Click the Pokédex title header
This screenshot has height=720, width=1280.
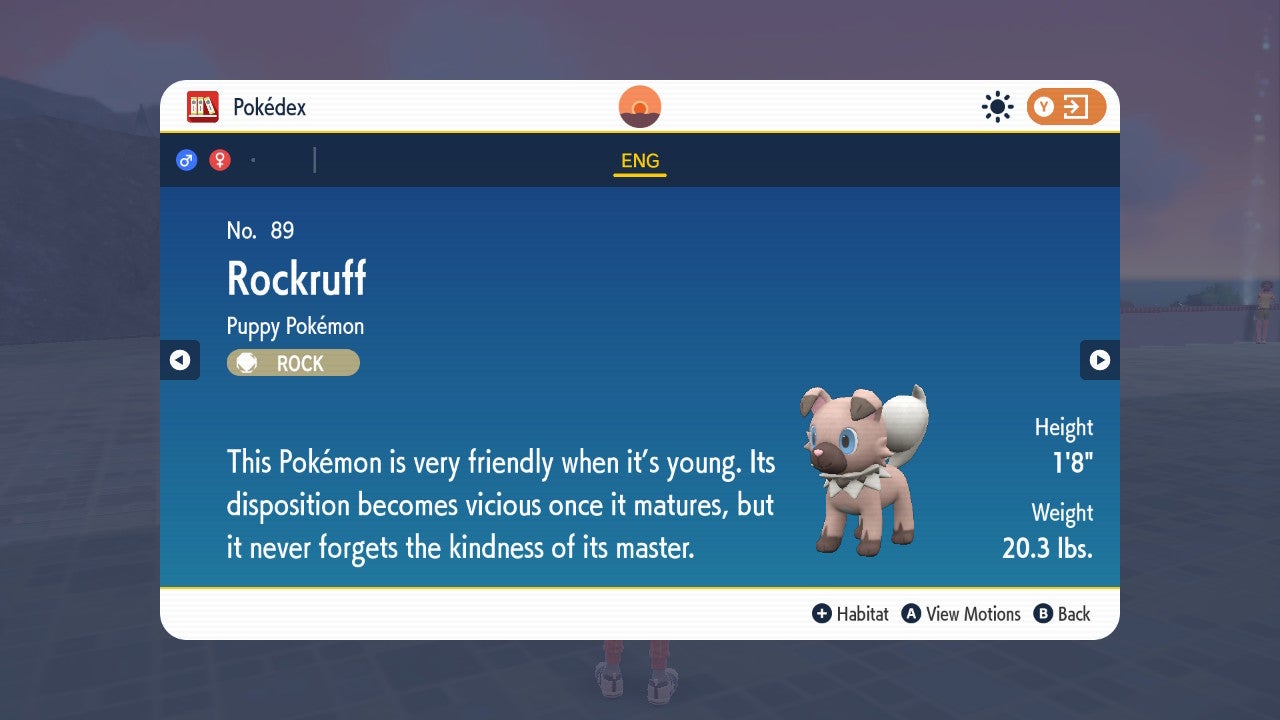point(268,106)
